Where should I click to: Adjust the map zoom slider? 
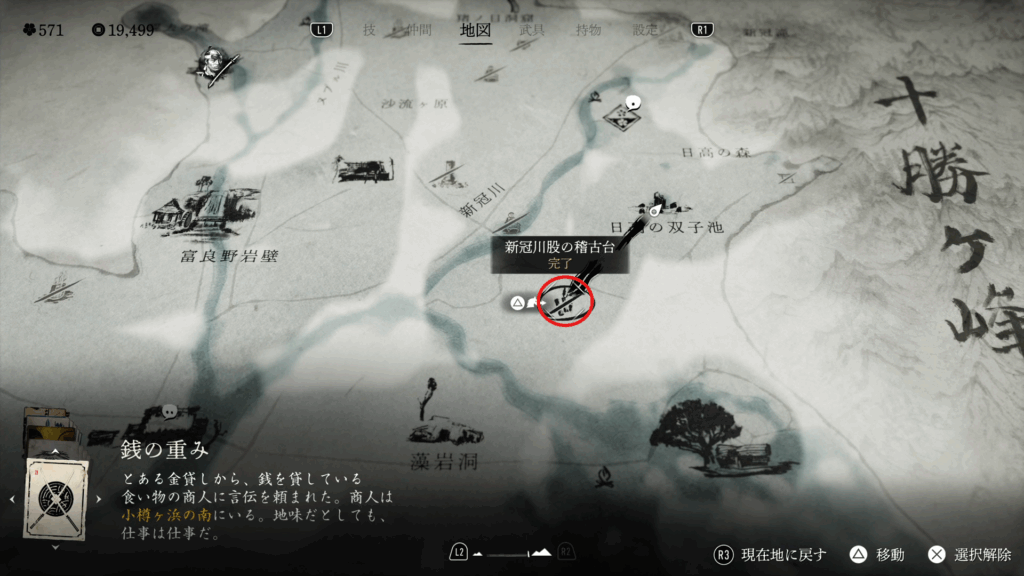pyautogui.click(x=512, y=552)
